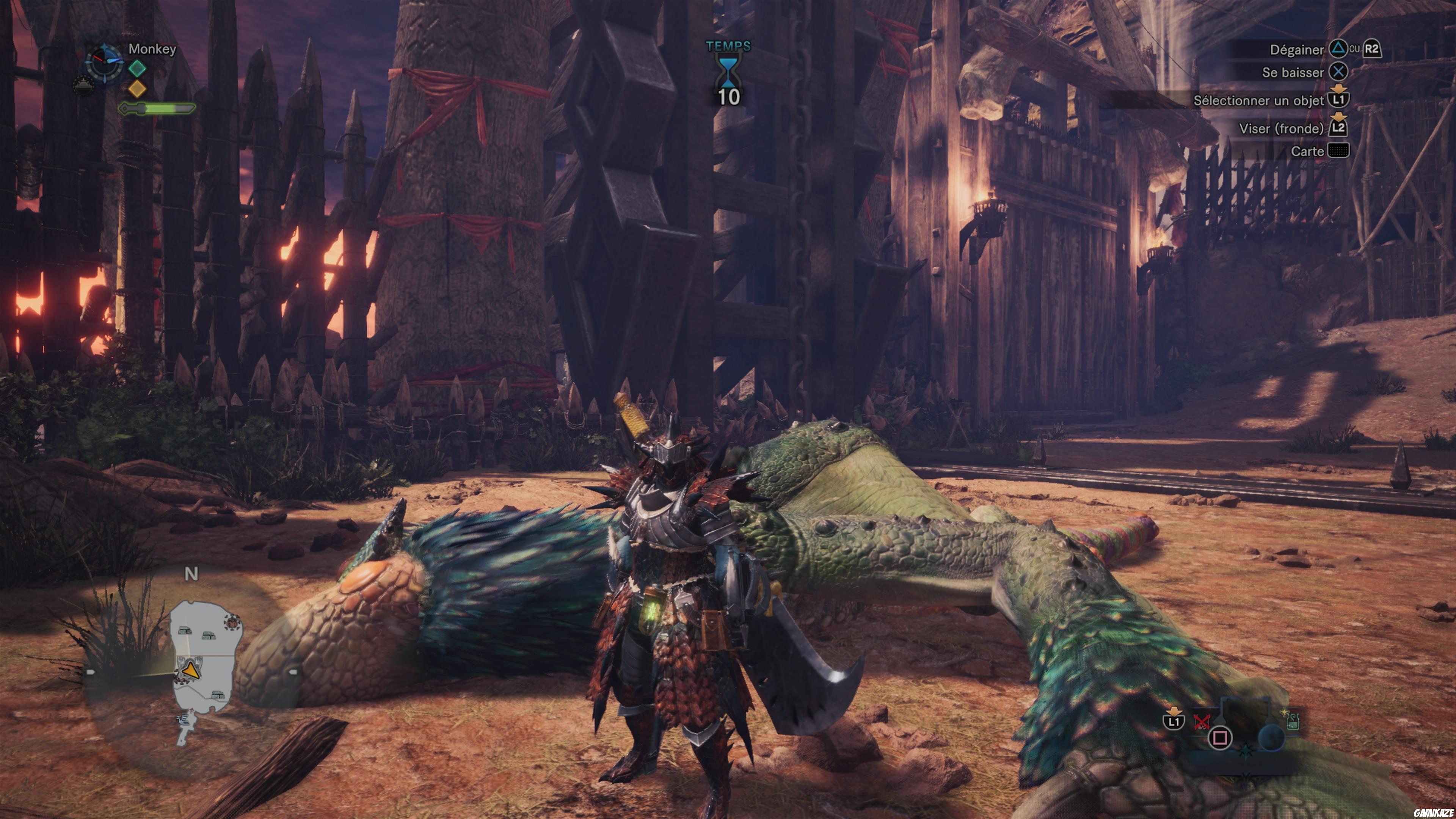Screen dimensions: 1456x819
Task: Open the item bar via the L1 arrow prompt
Action: click(1174, 722)
